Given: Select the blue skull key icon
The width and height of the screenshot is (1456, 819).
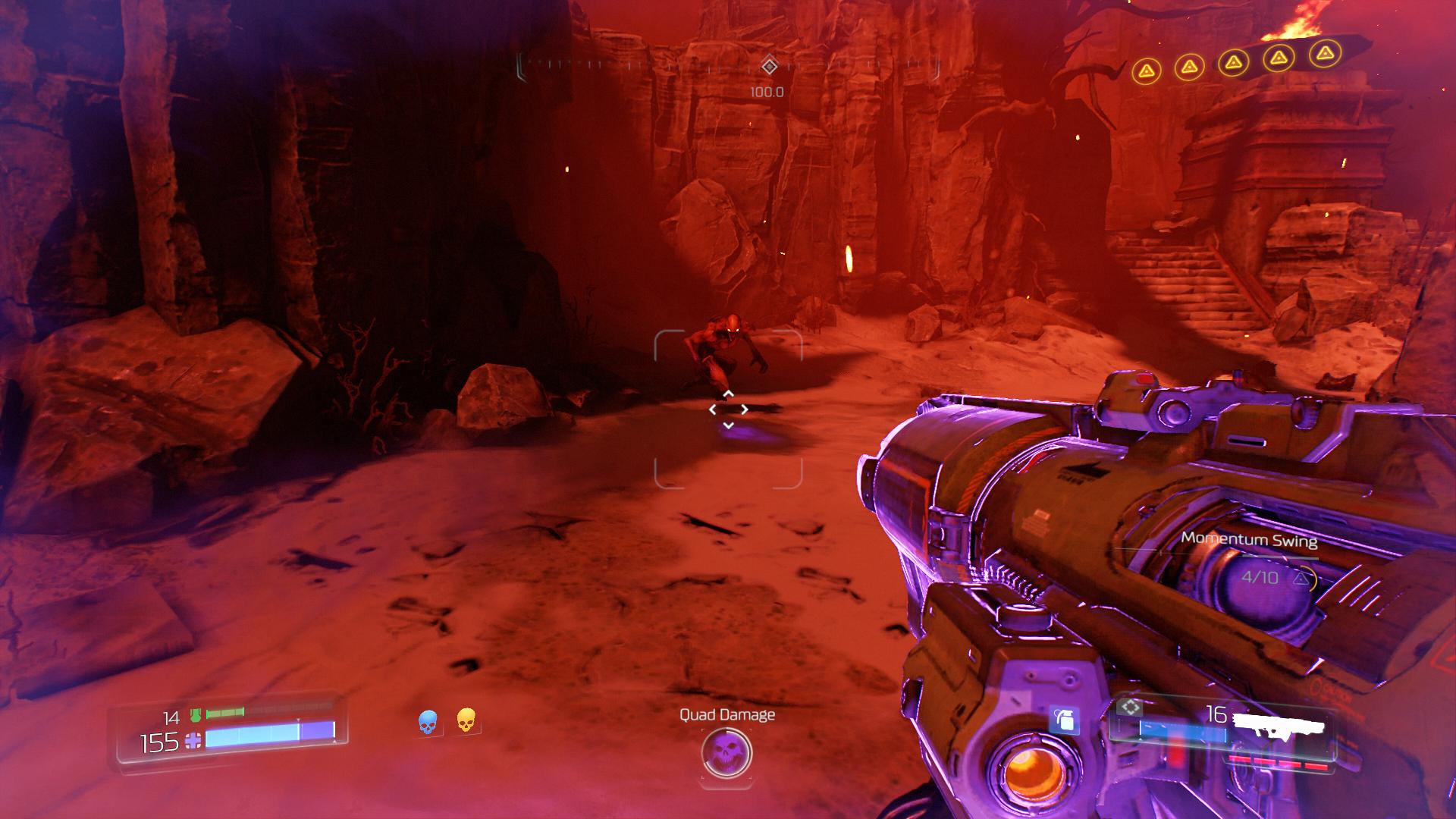Looking at the screenshot, I should click(x=428, y=722).
